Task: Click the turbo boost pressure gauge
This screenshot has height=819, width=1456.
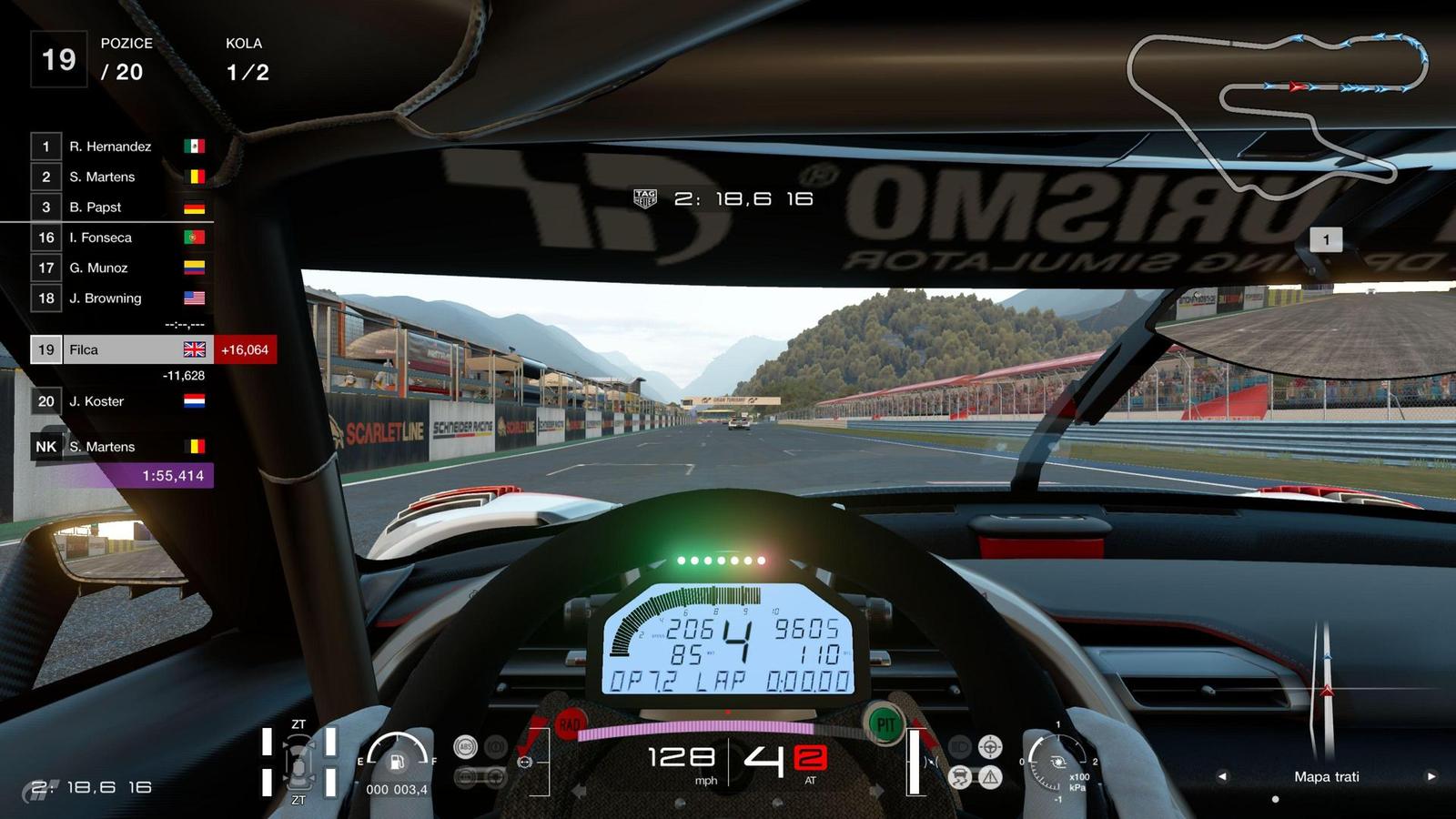Action: (x=1058, y=762)
